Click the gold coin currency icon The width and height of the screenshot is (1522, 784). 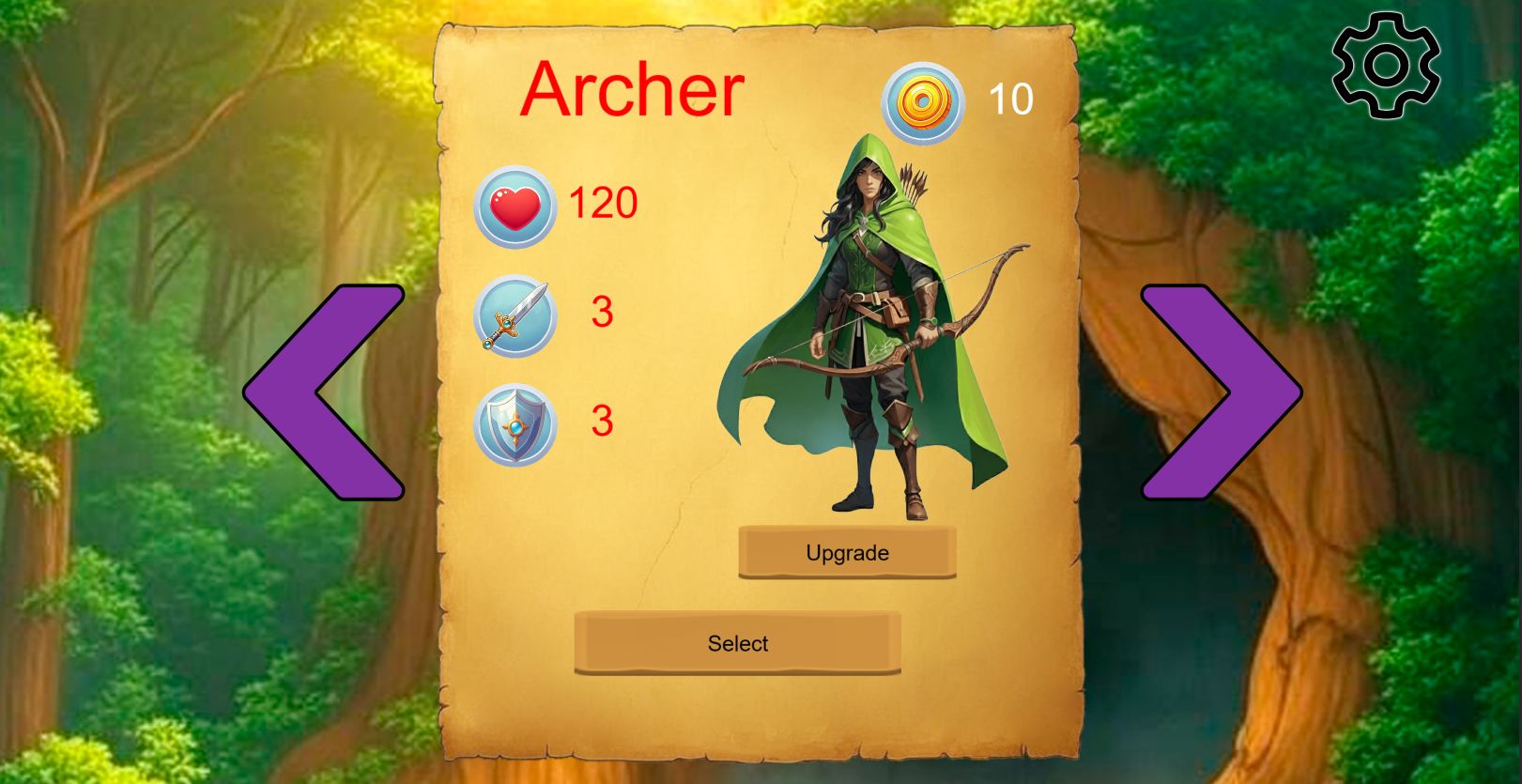pyautogui.click(x=922, y=100)
